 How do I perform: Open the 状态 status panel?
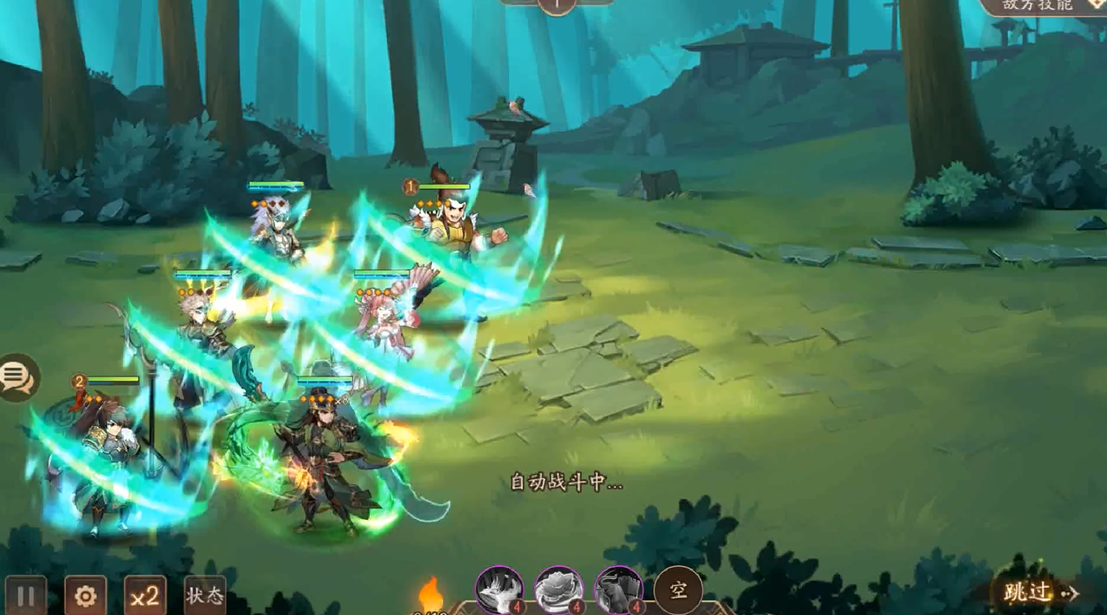(205, 595)
